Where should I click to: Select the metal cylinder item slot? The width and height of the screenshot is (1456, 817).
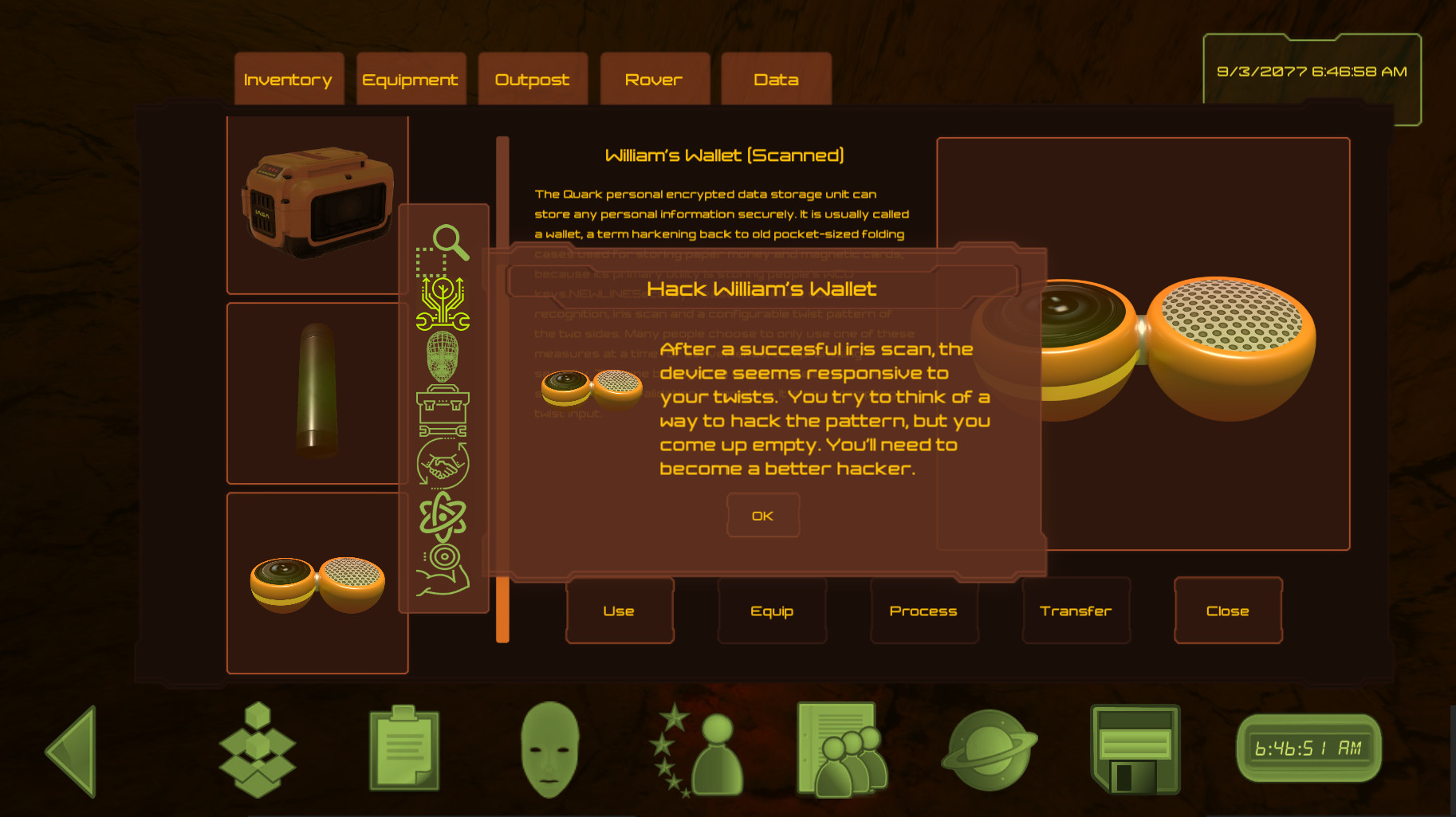pyautogui.click(x=317, y=392)
